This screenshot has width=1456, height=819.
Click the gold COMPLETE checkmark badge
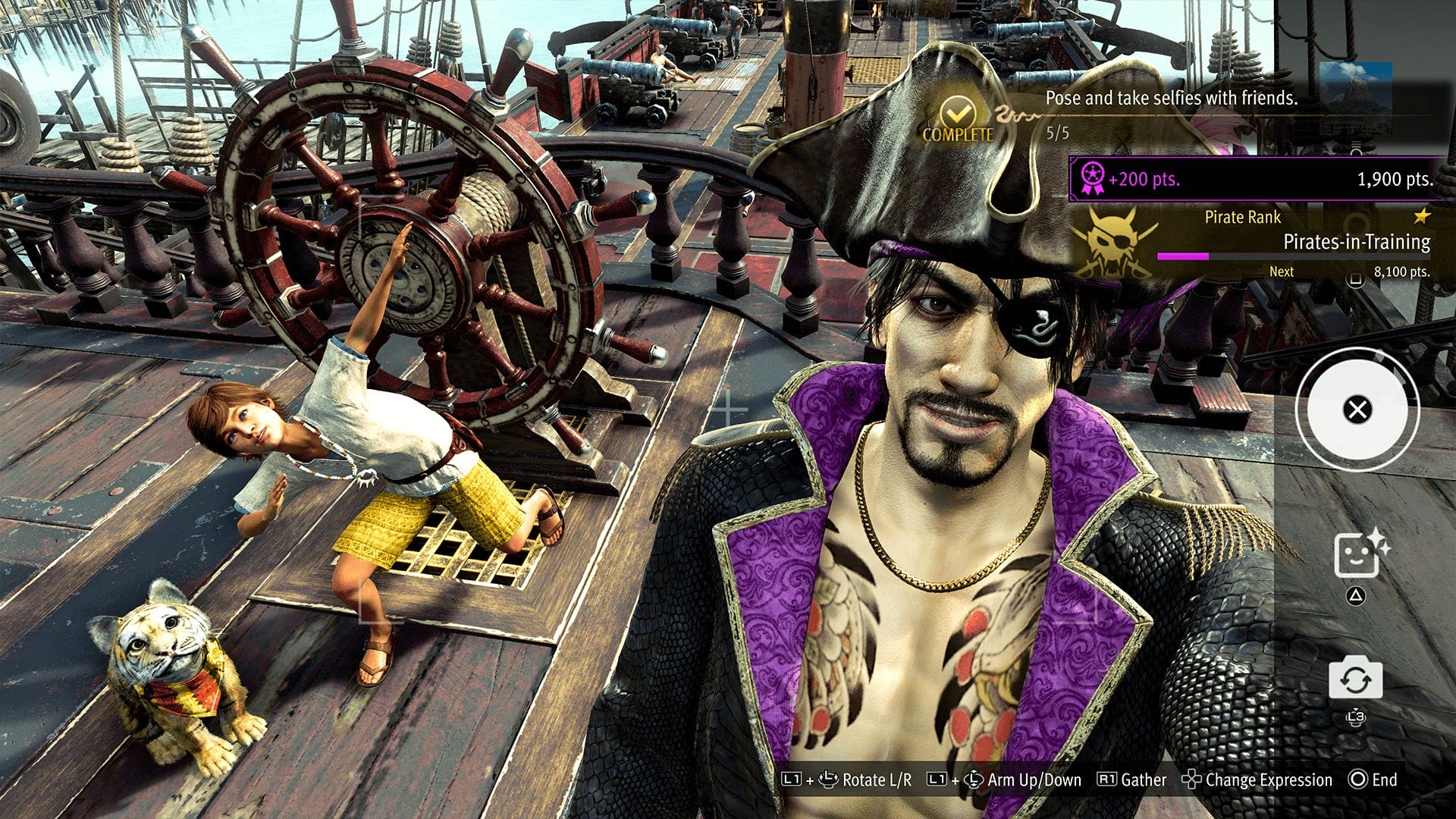959,119
